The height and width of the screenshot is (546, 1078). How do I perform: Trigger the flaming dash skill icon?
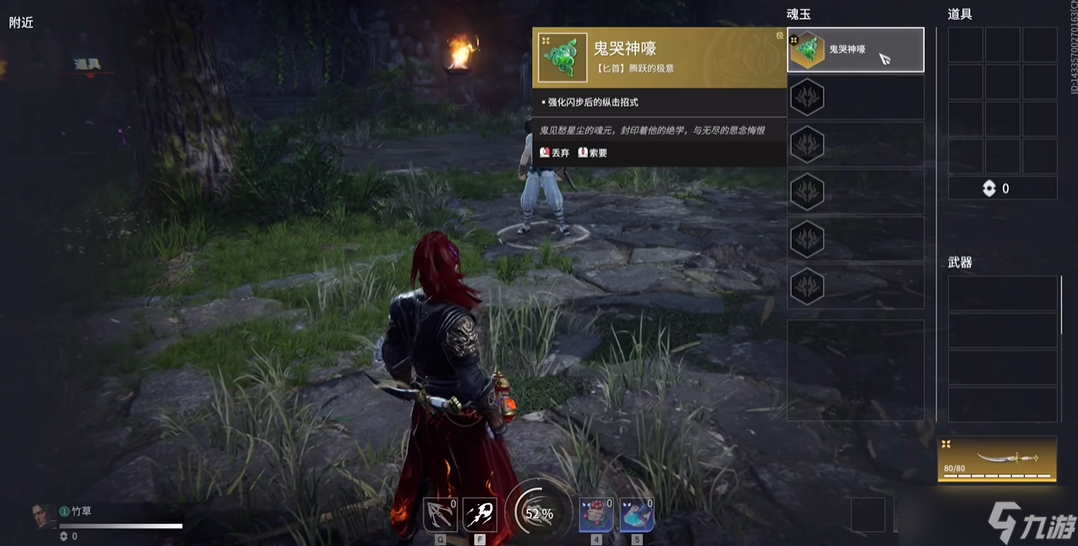[480, 514]
